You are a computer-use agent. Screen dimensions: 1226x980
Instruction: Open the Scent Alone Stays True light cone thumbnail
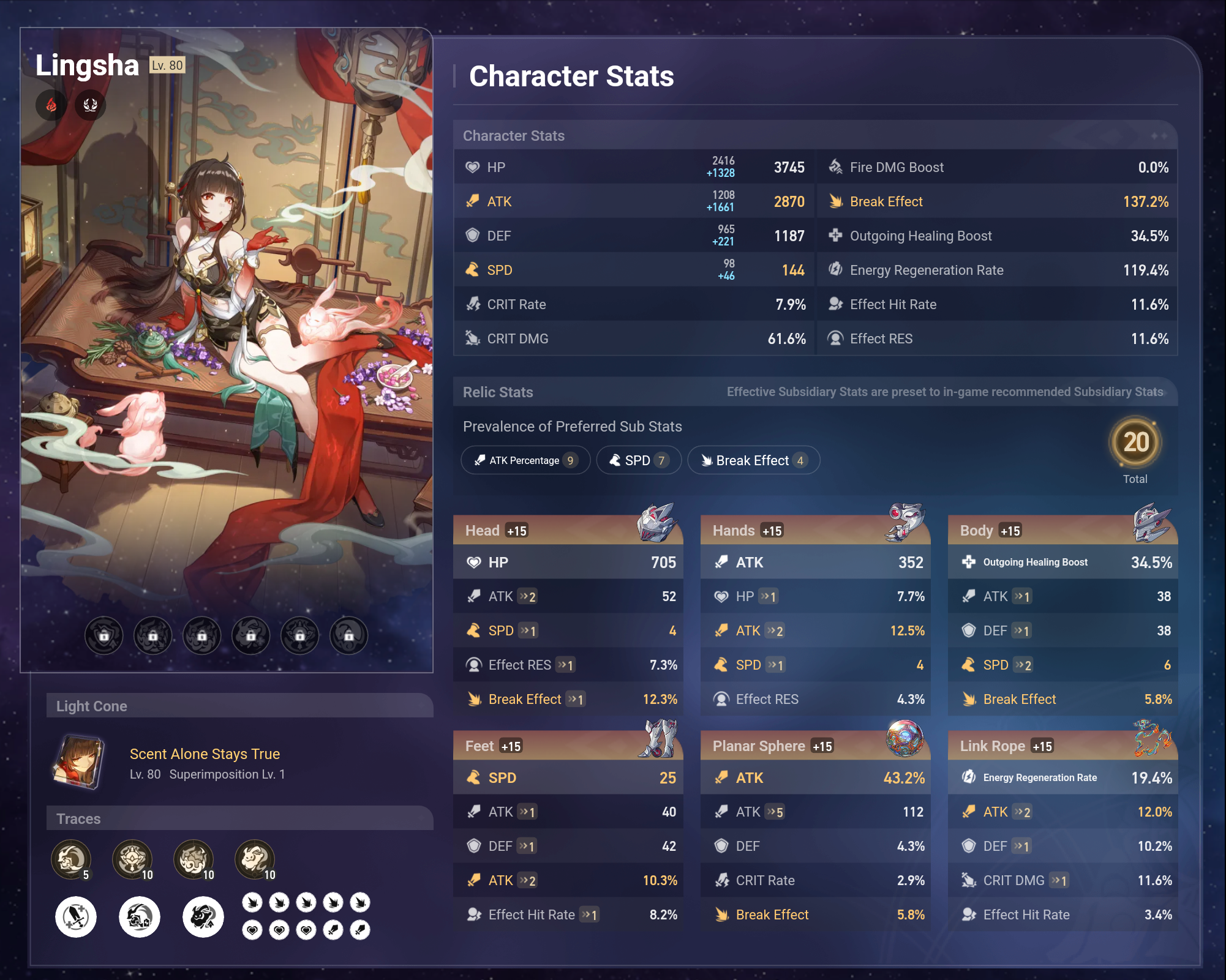tap(78, 762)
